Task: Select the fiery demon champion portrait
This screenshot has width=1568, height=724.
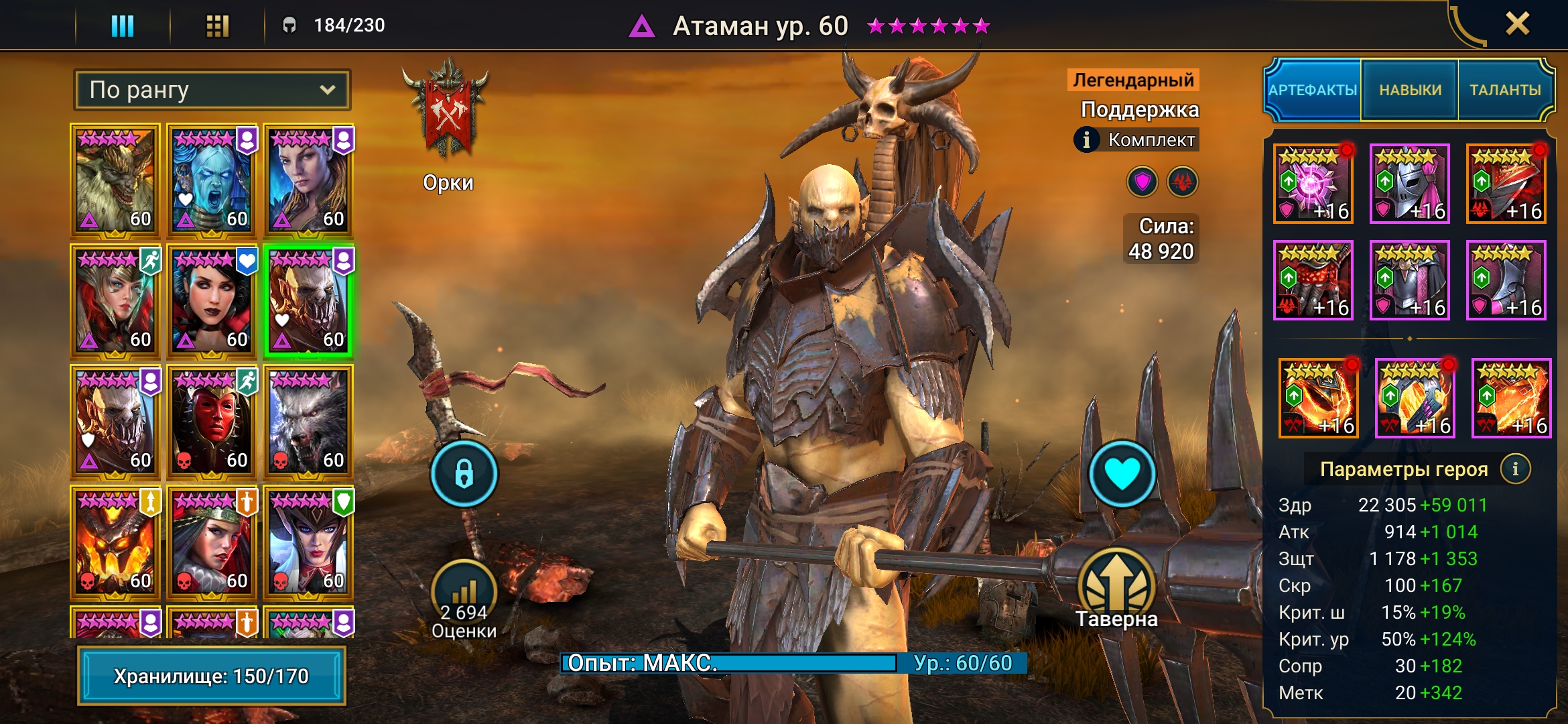Action: point(115,543)
